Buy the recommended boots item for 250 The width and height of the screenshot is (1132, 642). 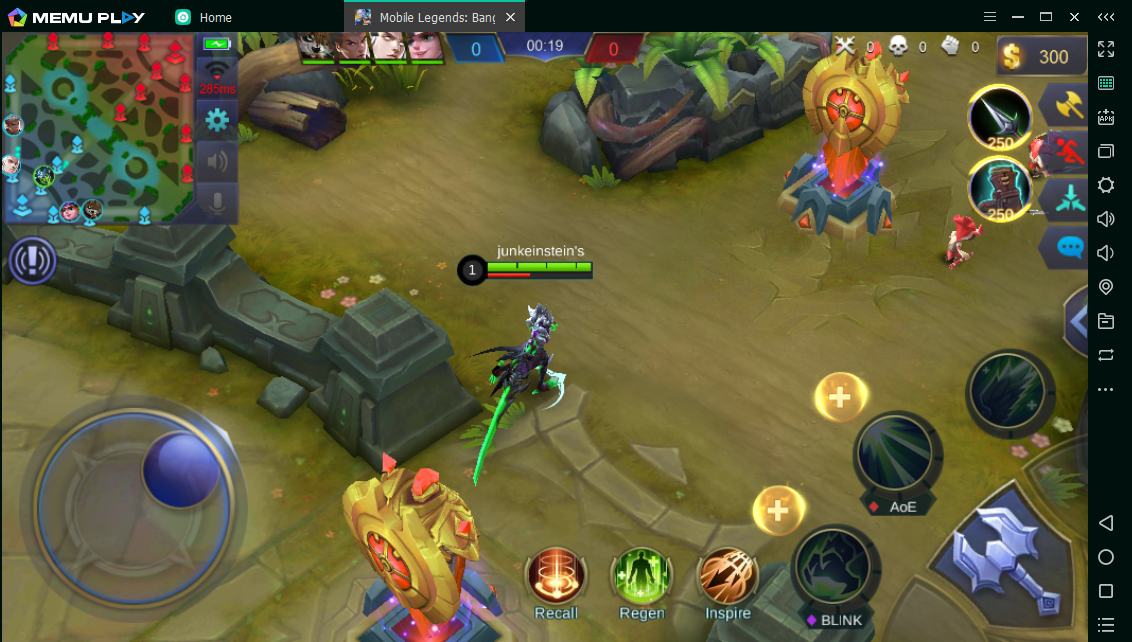pos(999,188)
